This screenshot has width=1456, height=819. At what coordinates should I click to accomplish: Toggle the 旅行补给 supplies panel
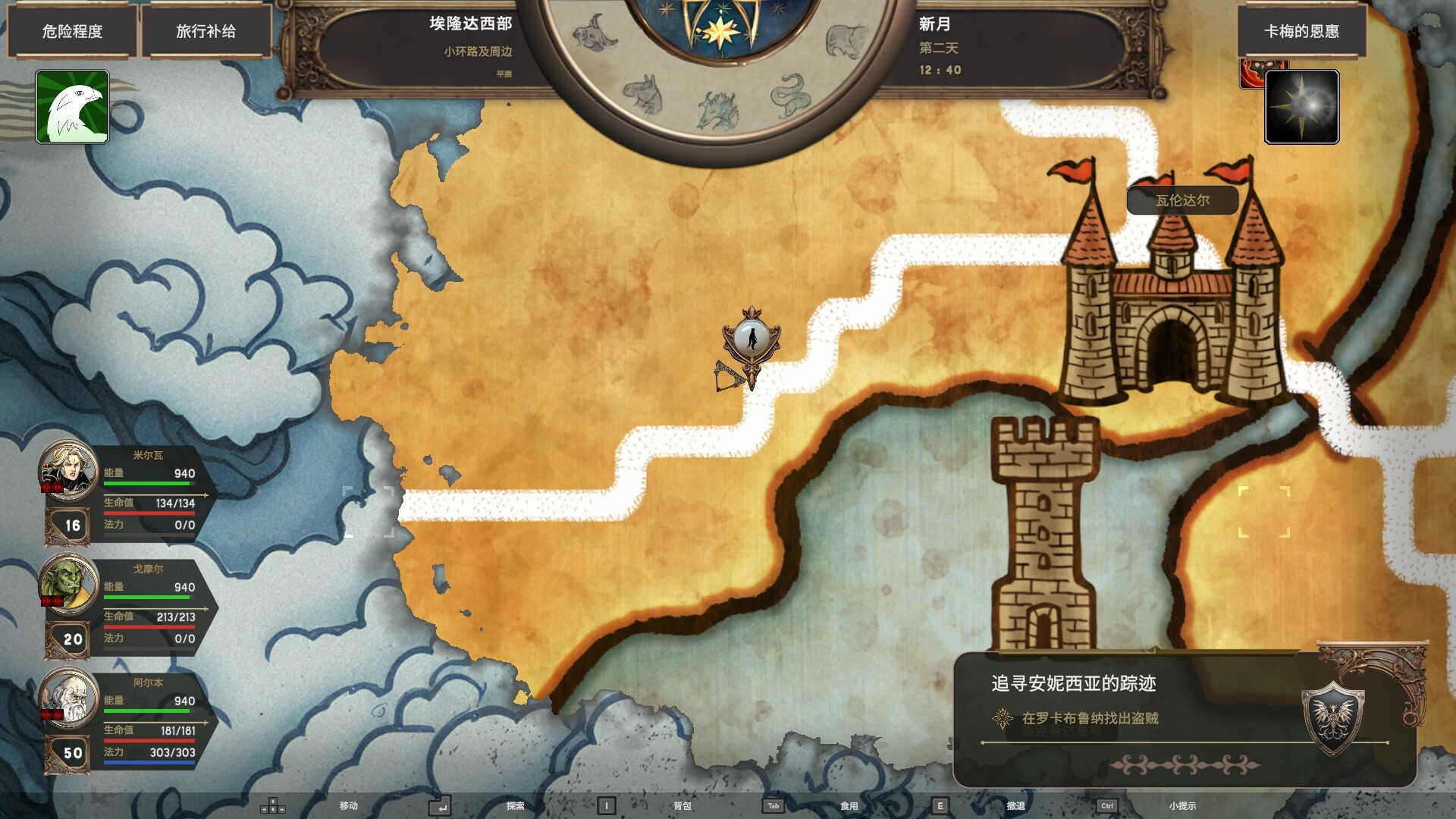click(208, 32)
